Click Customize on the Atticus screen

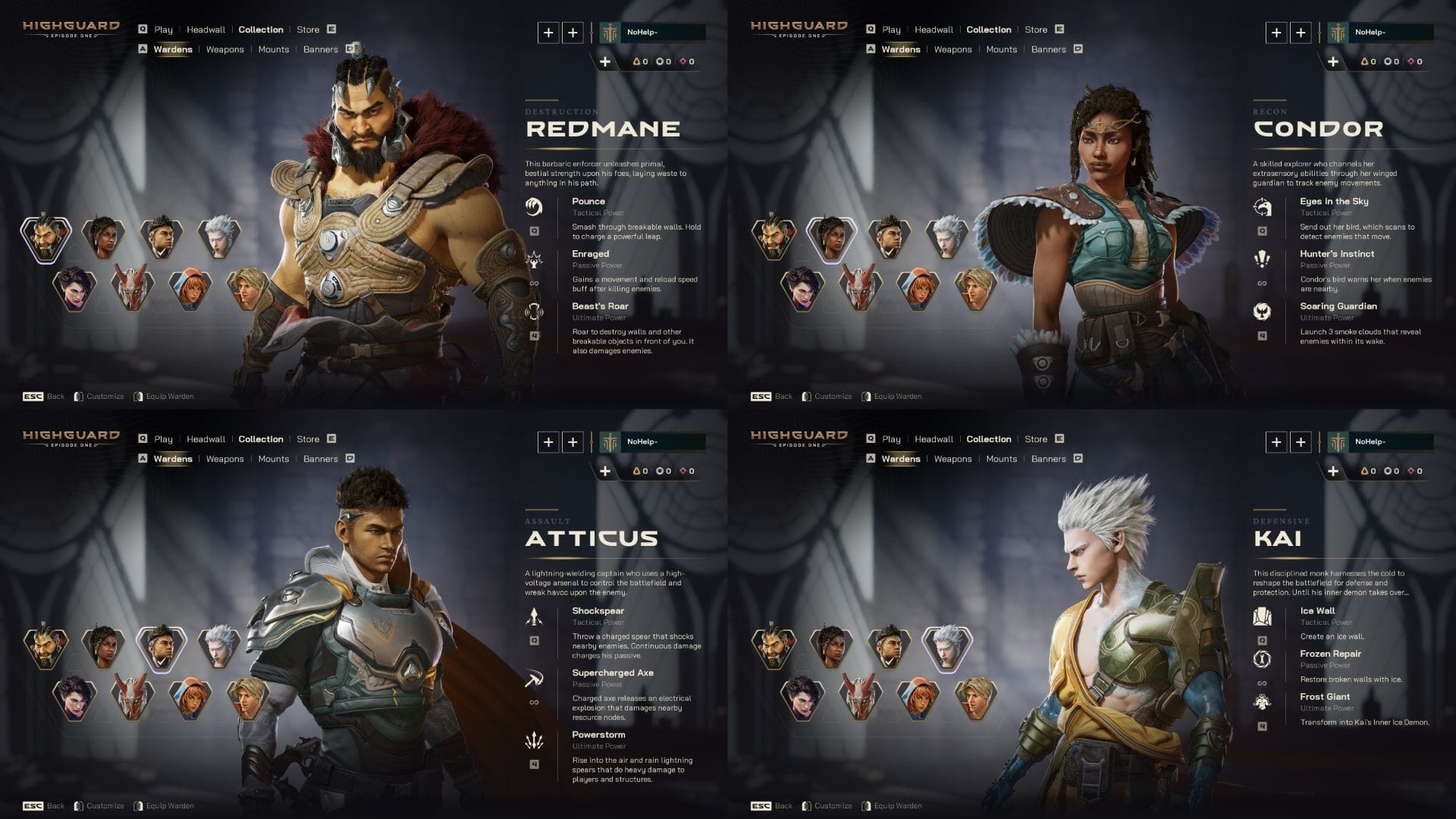[x=105, y=806]
